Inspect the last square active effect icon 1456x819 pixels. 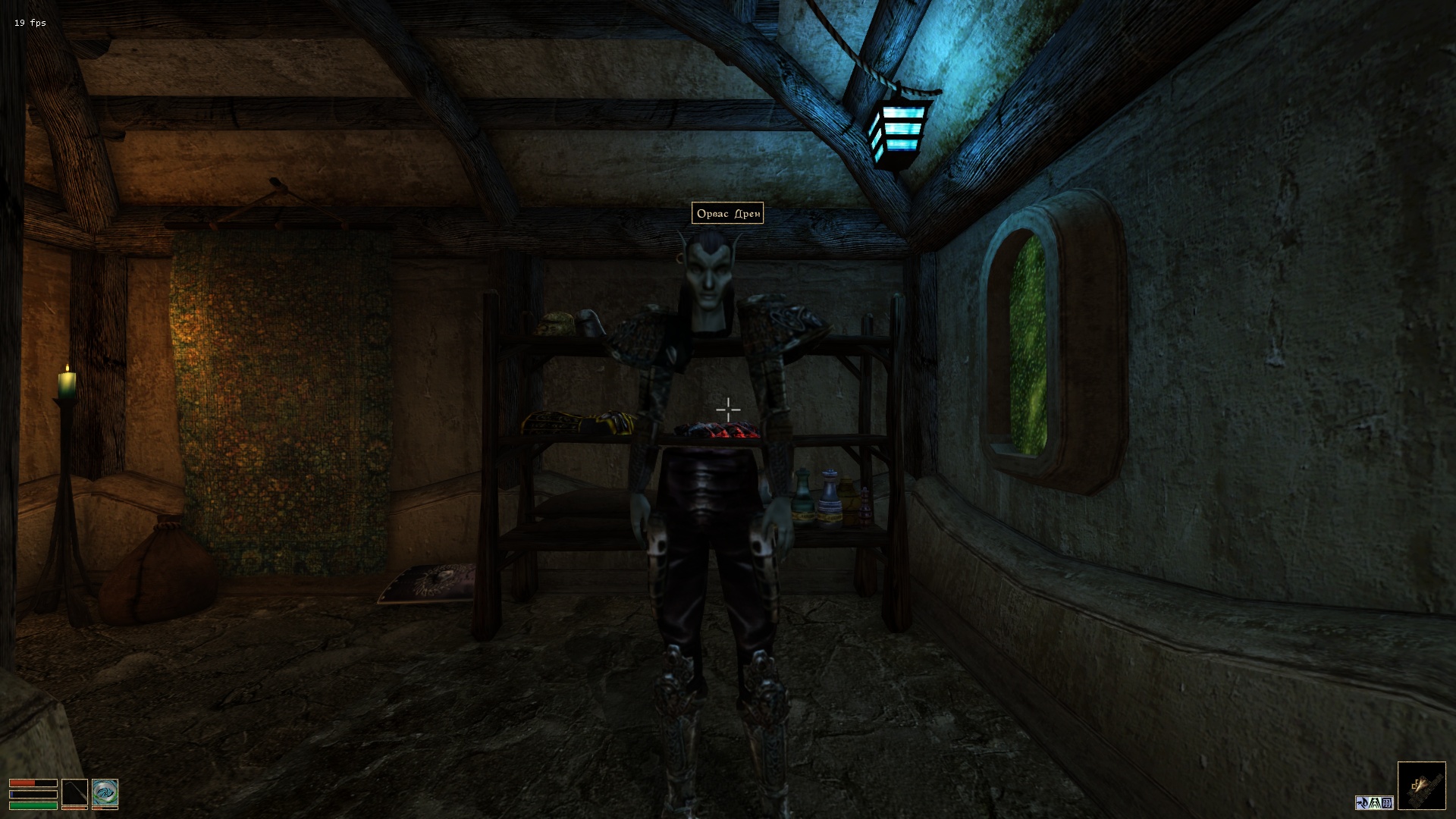point(1388,802)
